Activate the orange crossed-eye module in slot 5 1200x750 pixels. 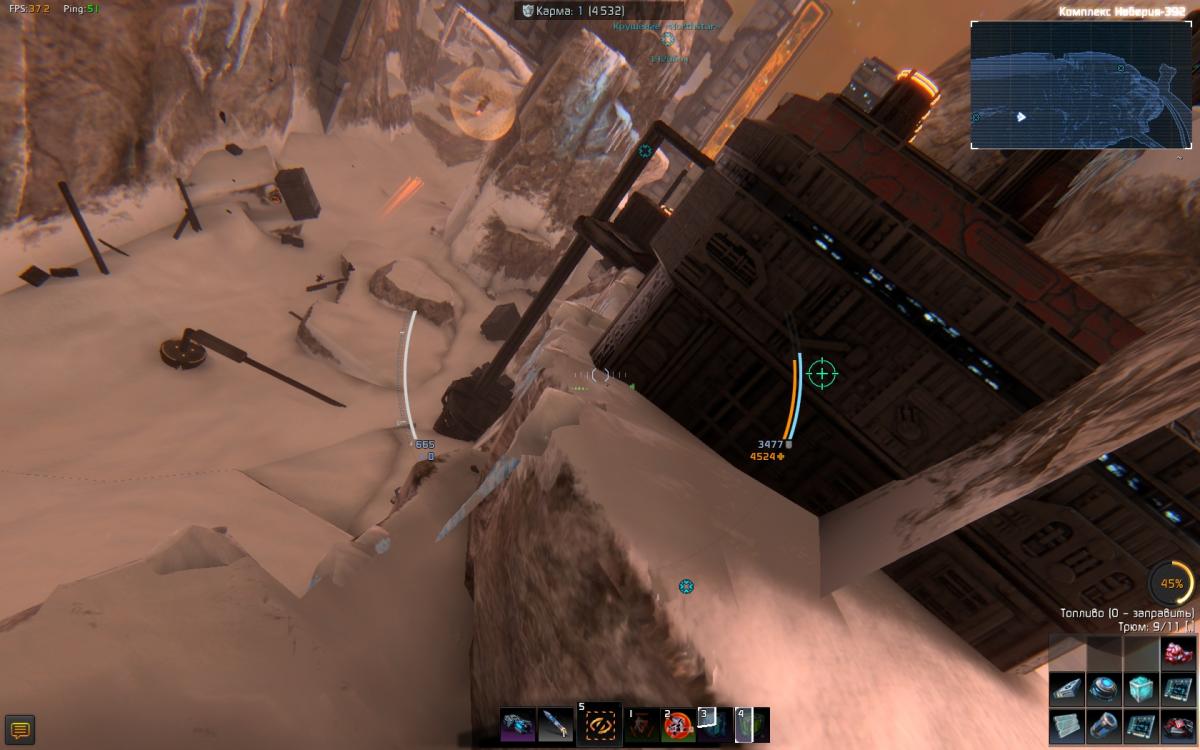pos(598,723)
